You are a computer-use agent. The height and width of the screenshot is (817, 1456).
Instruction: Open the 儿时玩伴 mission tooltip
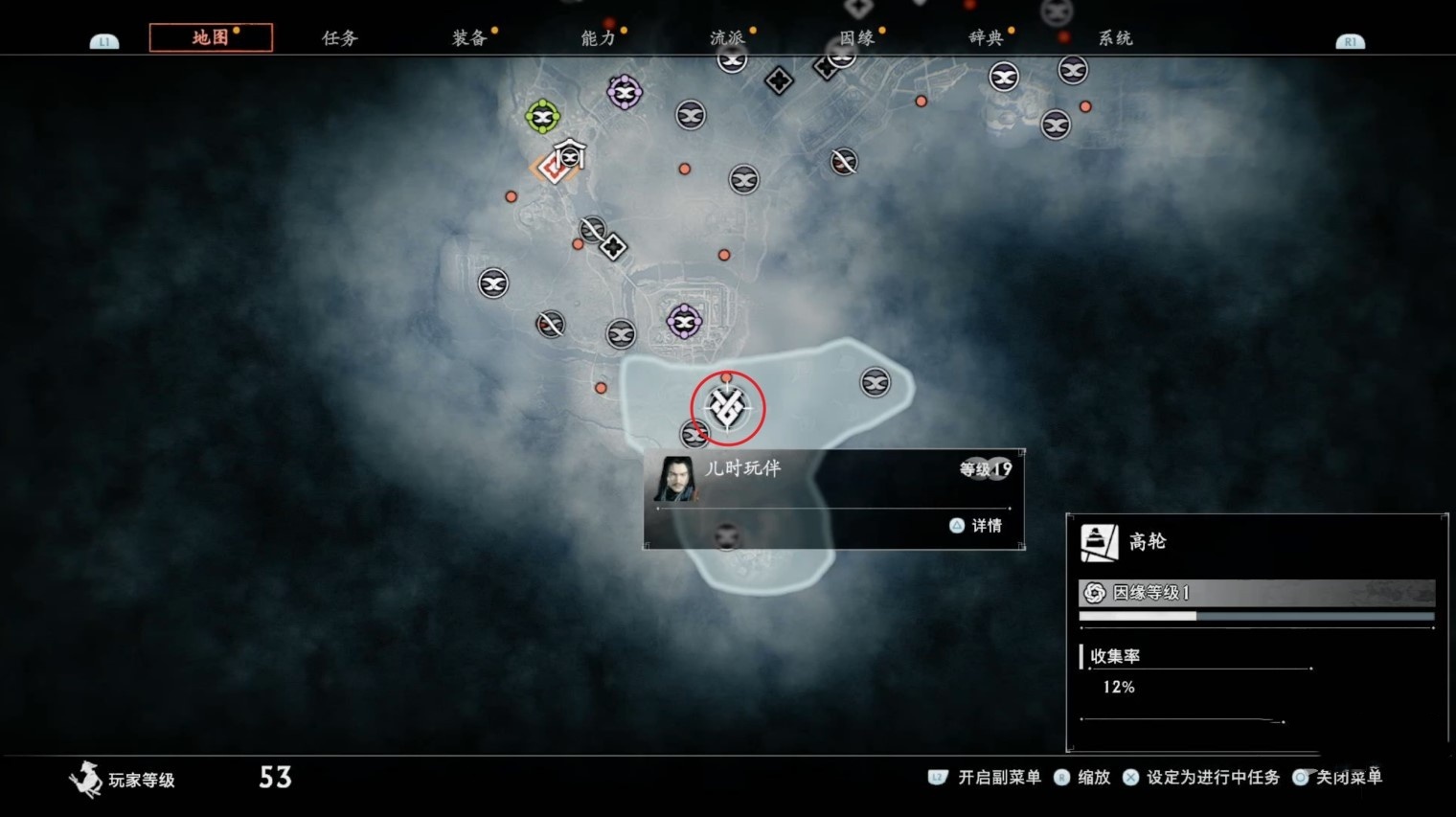833,498
